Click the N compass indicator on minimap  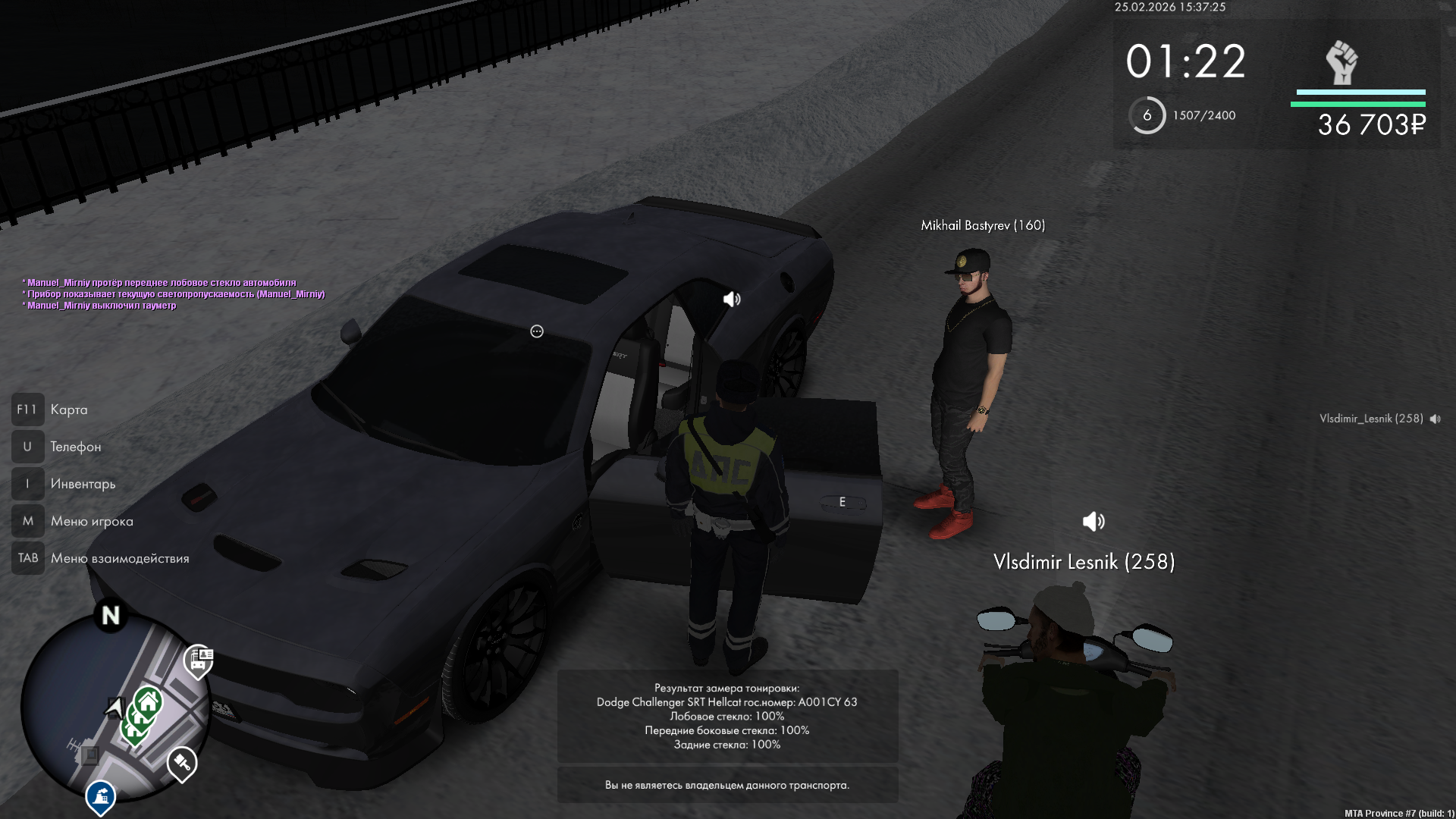(111, 615)
